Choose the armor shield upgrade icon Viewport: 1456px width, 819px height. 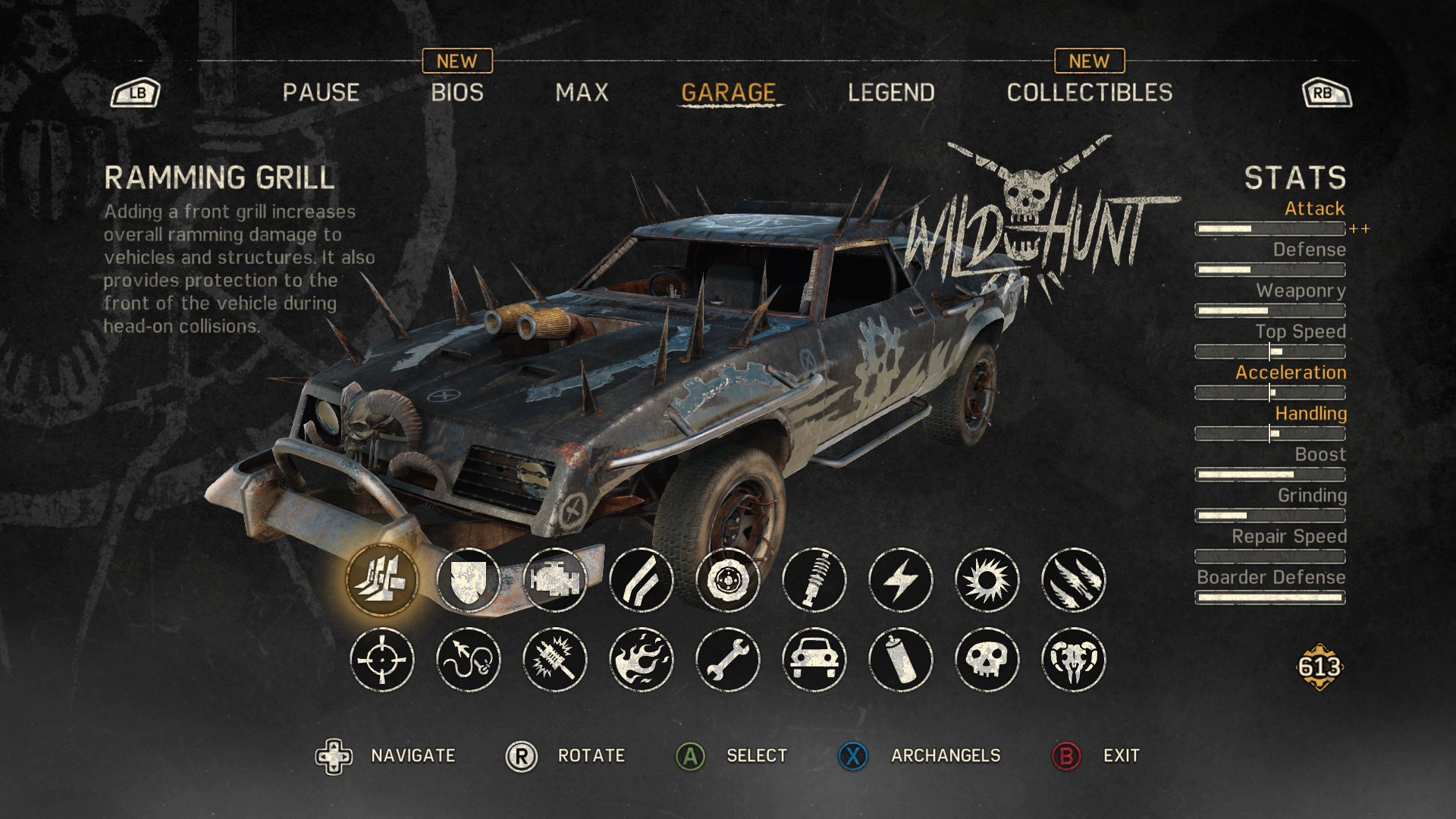468,580
